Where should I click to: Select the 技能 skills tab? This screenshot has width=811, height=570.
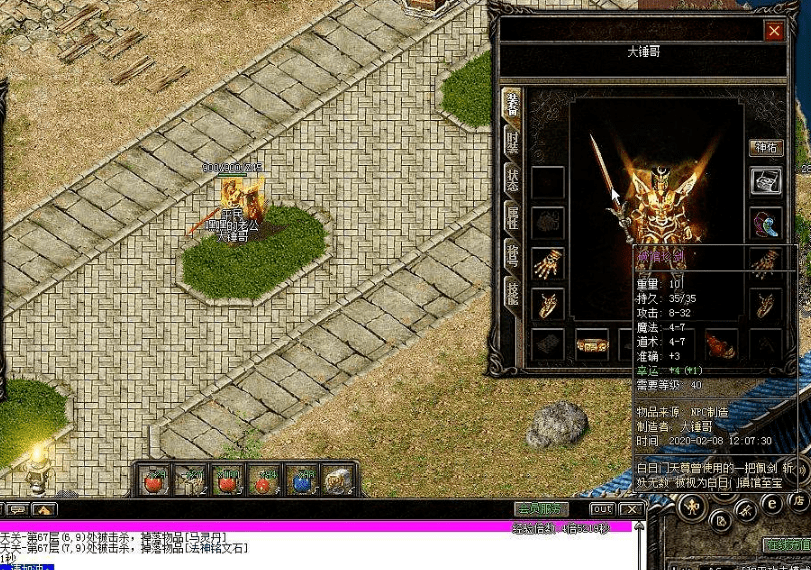click(511, 291)
